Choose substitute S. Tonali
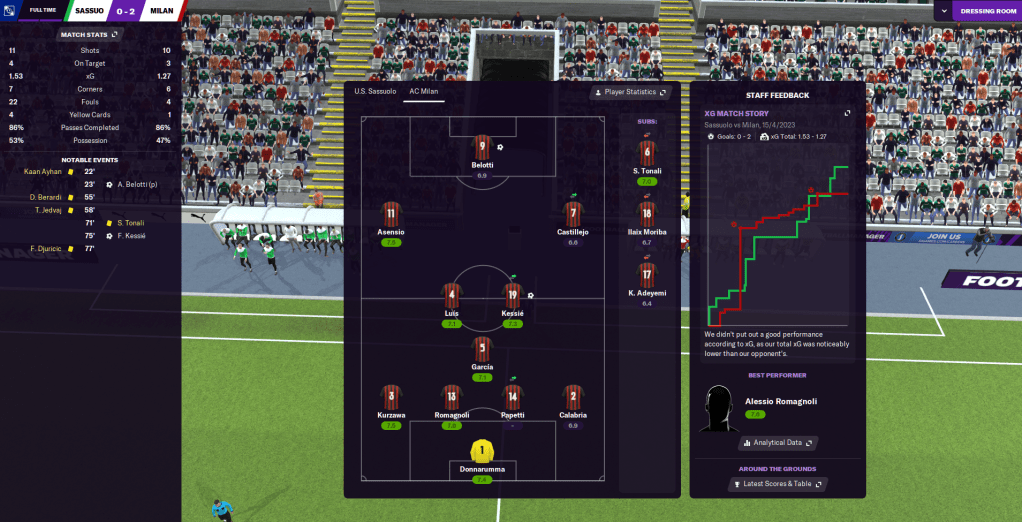Screen dimensions: 1022x522 point(647,154)
